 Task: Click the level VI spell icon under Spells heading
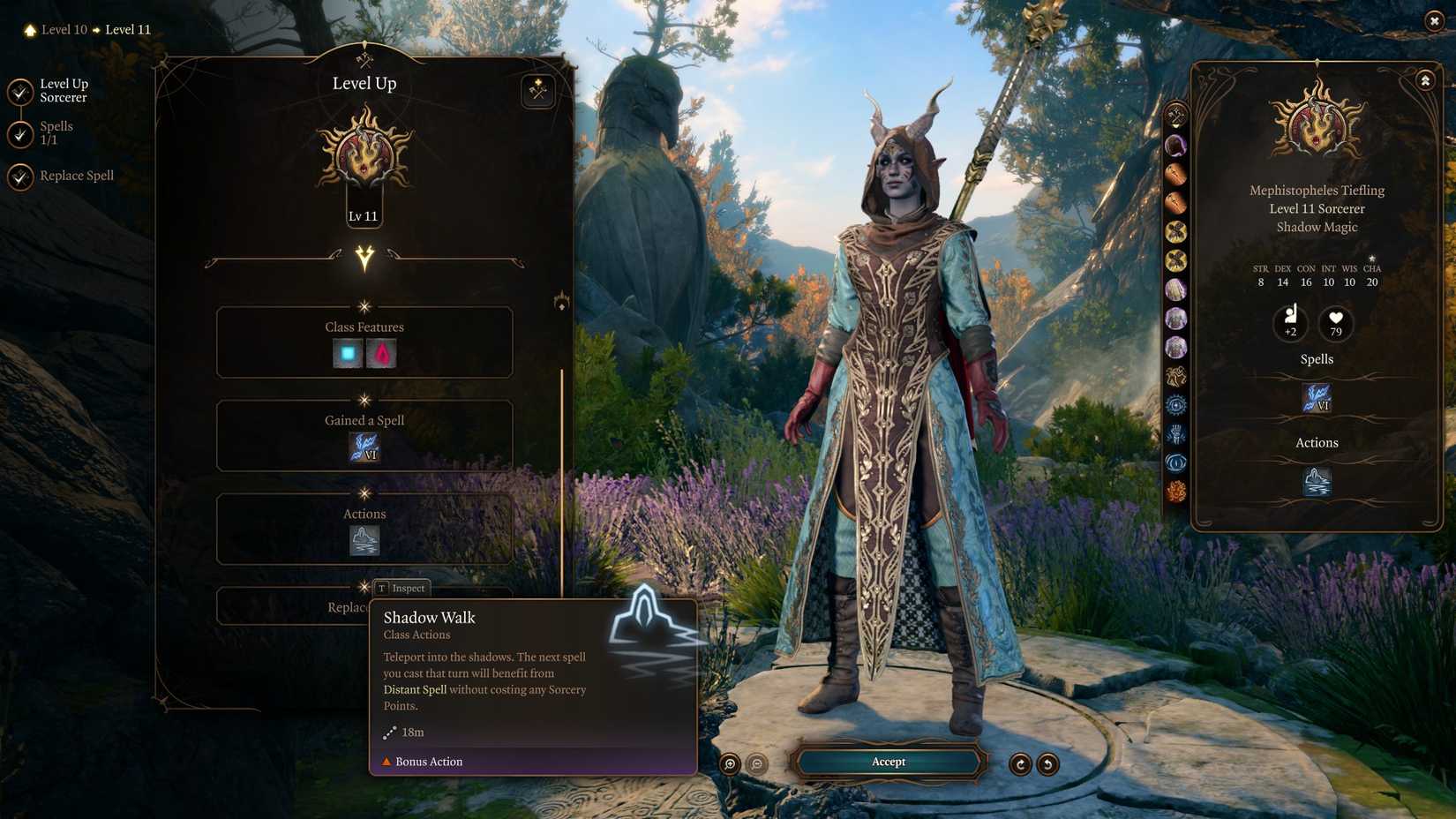coord(1317,397)
